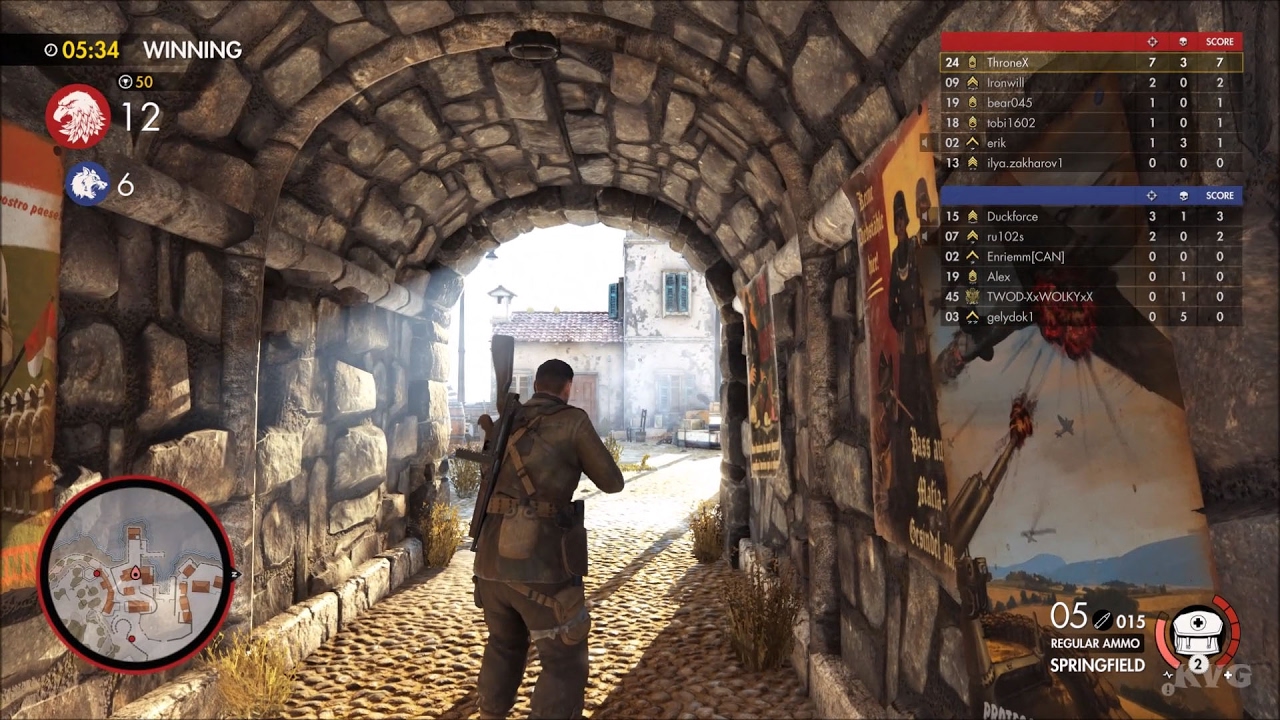Viewport: 1280px width, 720px height.
Task: Select ThroneX row in scoreboard
Action: 1091,62
